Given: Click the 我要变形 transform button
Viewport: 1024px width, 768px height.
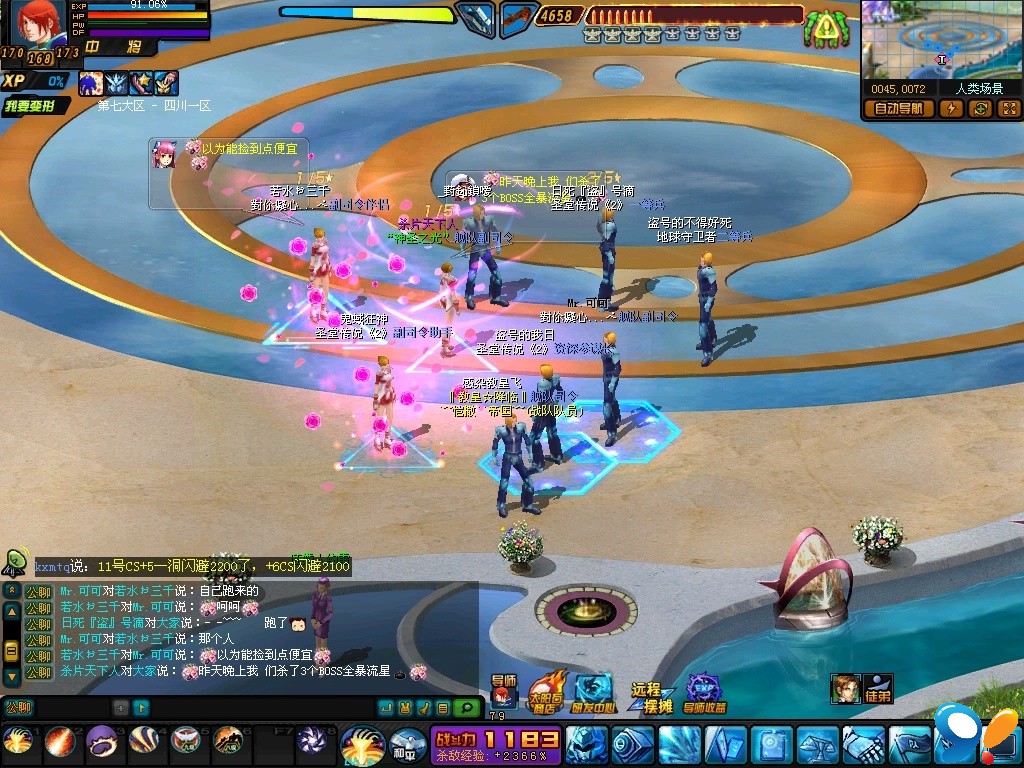Looking at the screenshot, I should (36, 106).
